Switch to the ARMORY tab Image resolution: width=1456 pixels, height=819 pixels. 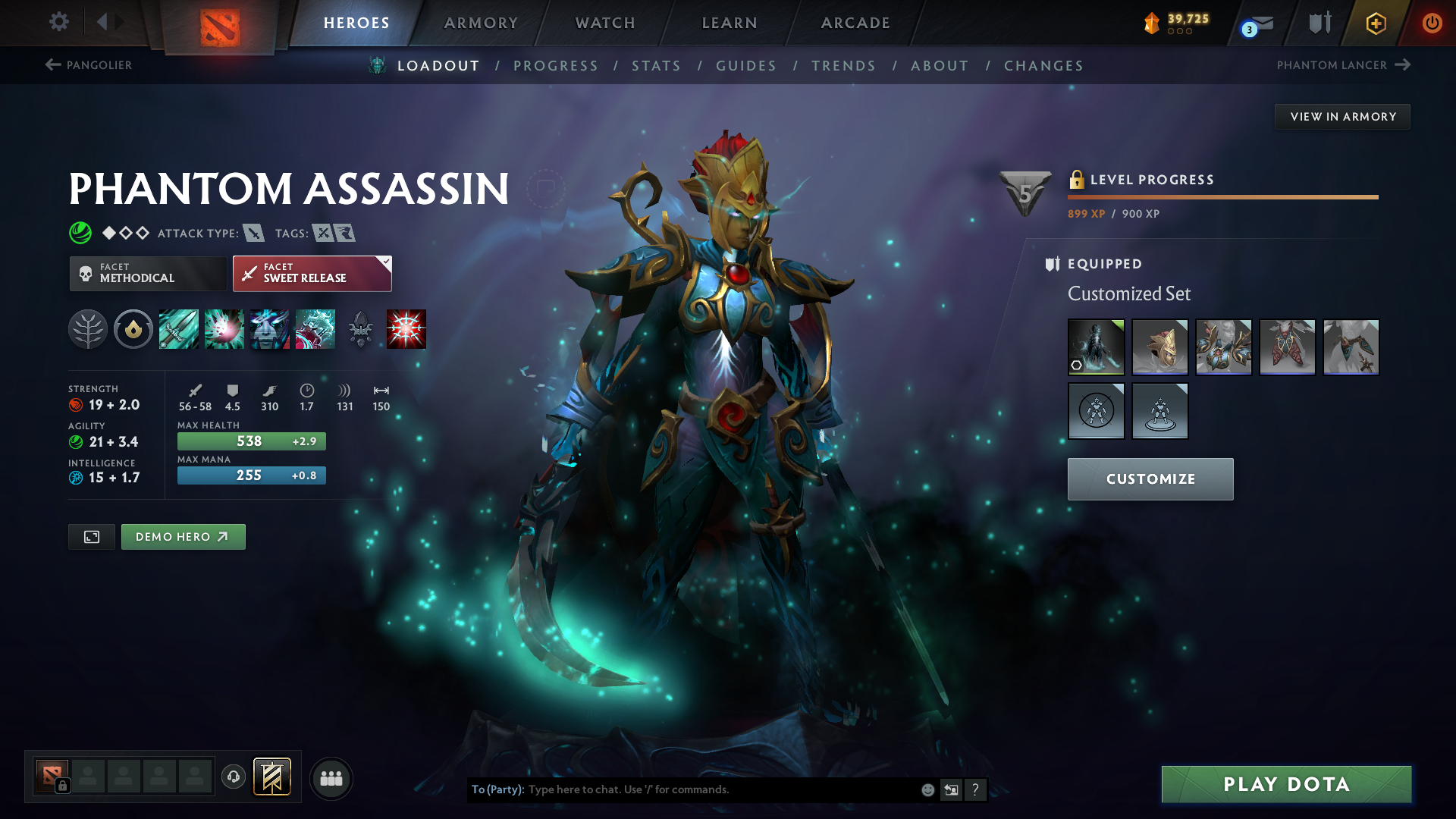480,23
